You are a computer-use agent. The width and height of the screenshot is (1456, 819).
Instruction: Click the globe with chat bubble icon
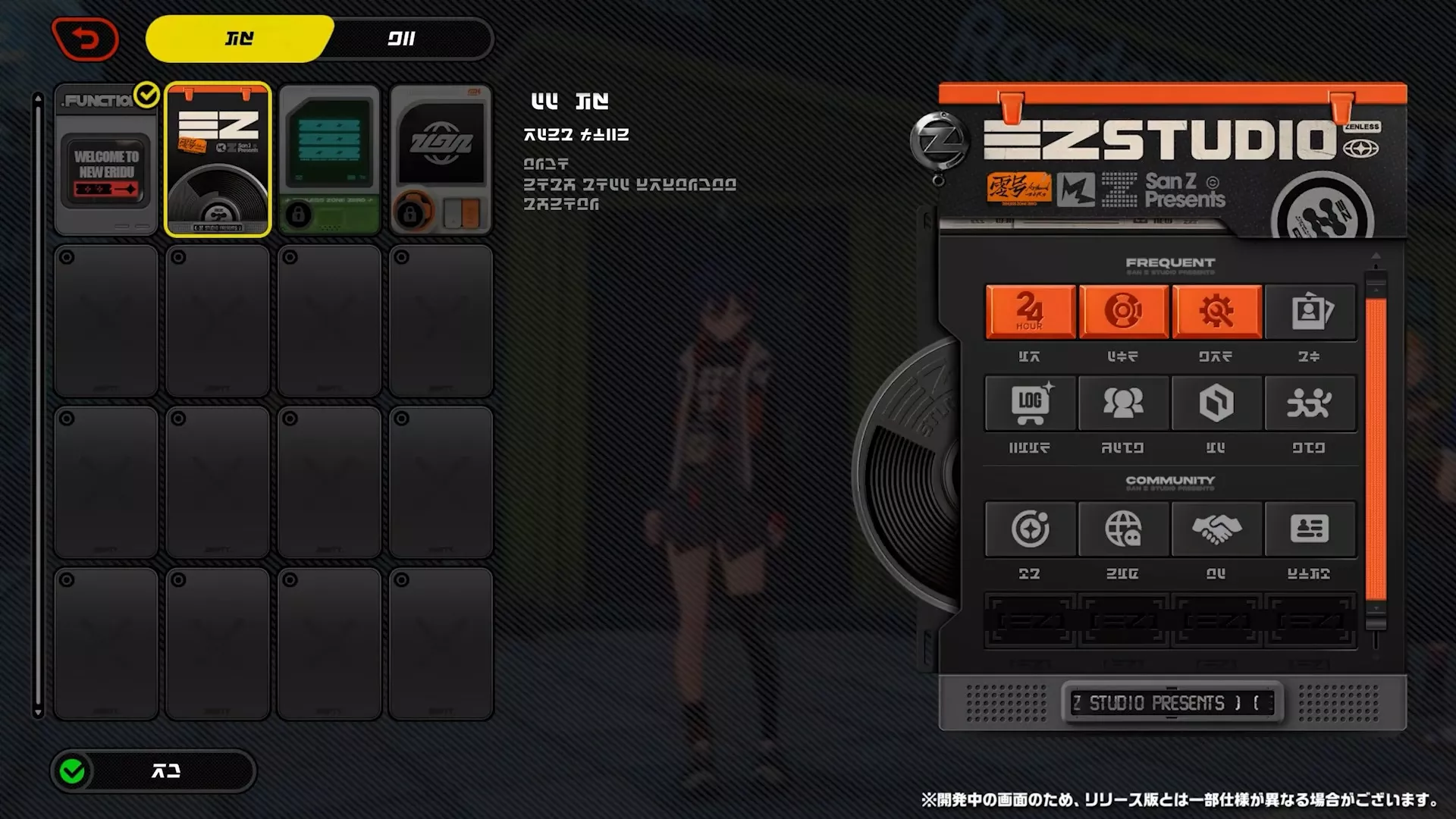(x=1123, y=529)
